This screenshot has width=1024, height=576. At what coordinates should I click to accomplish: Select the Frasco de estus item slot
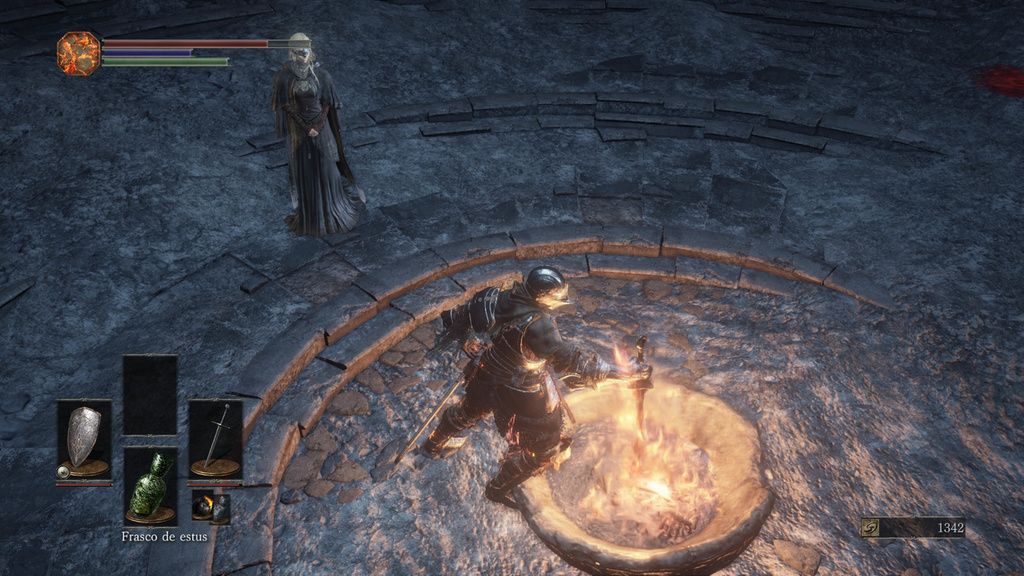[150, 485]
